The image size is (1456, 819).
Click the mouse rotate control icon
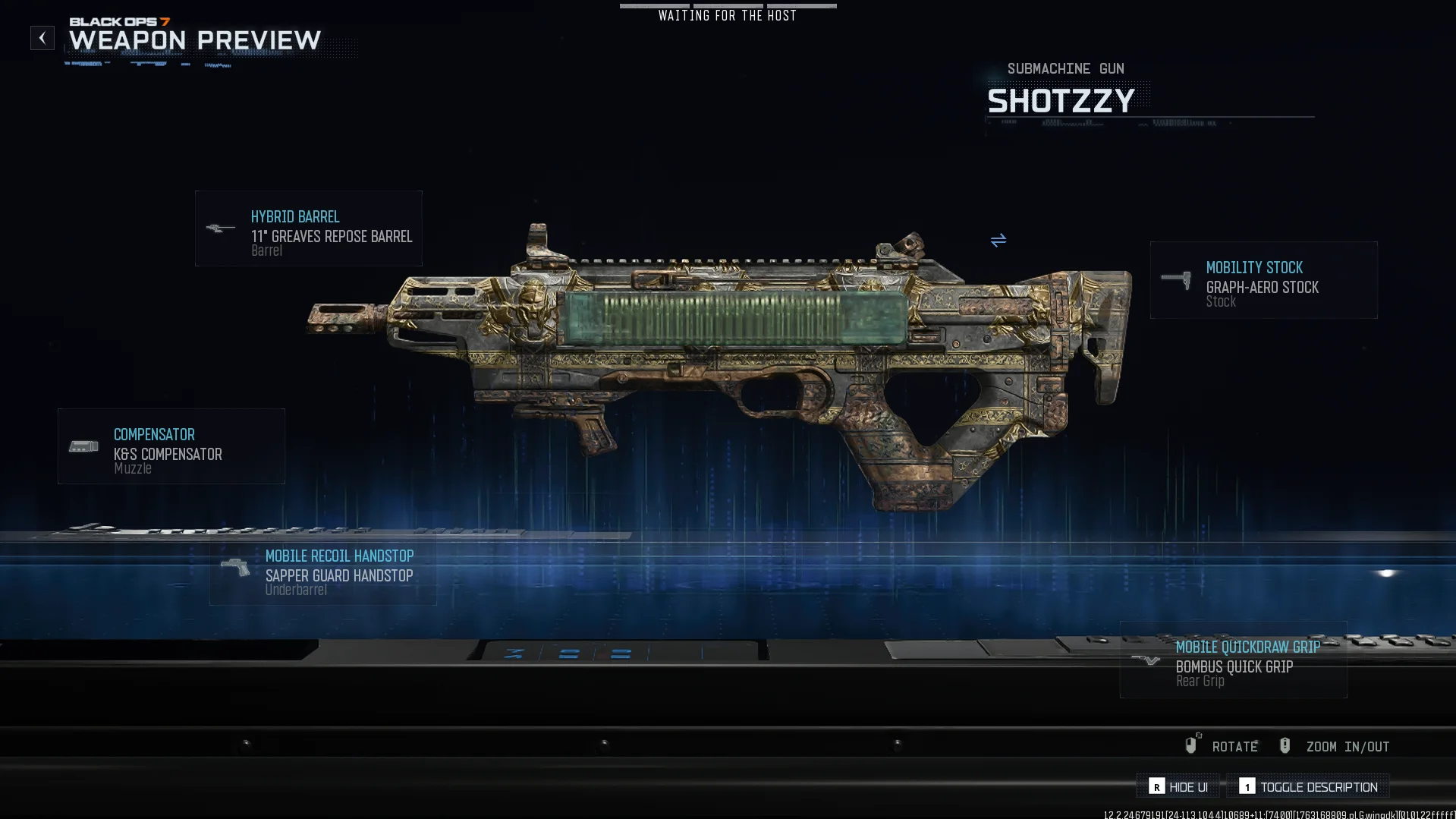(1192, 745)
